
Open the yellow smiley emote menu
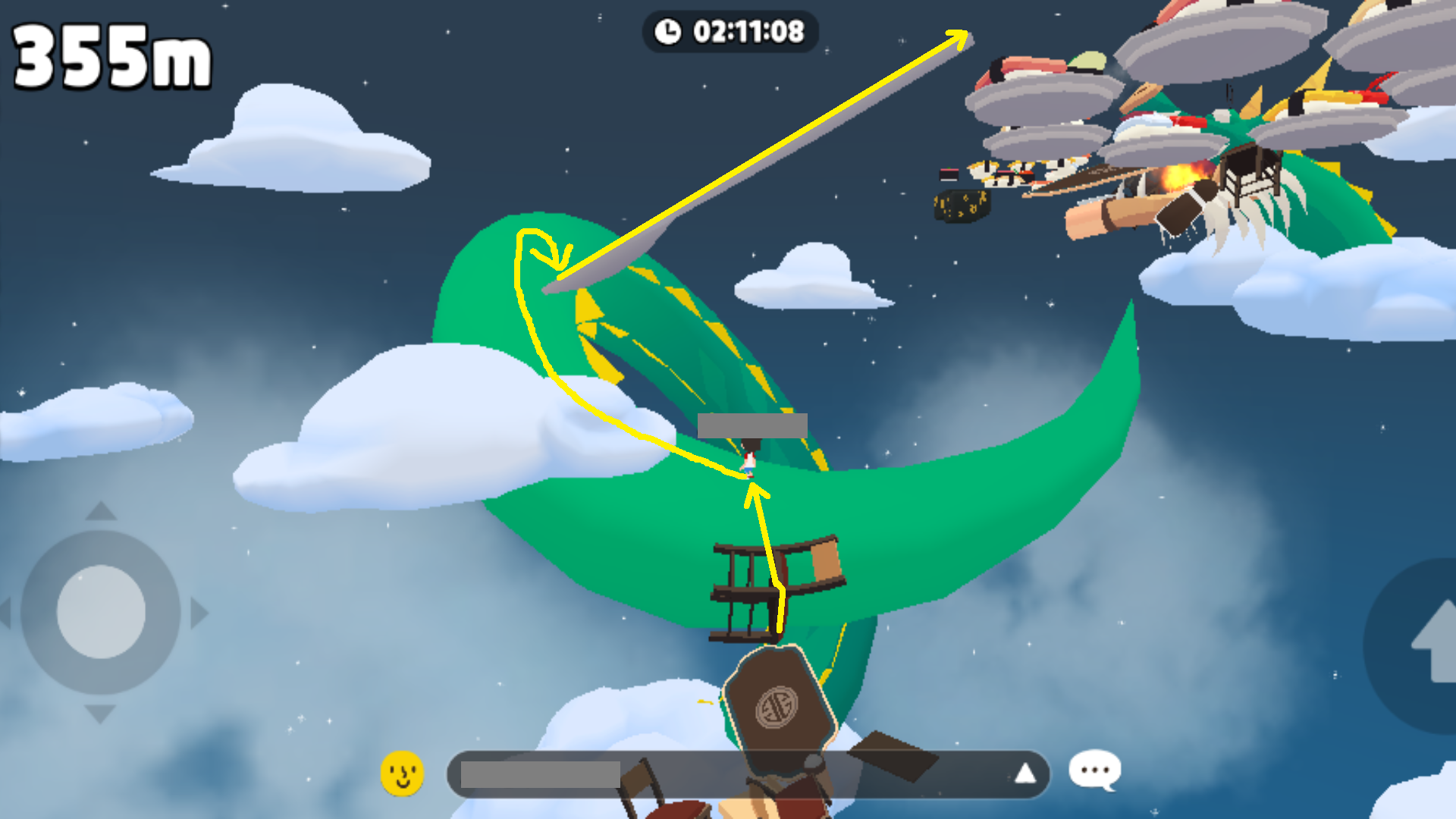coord(402,773)
